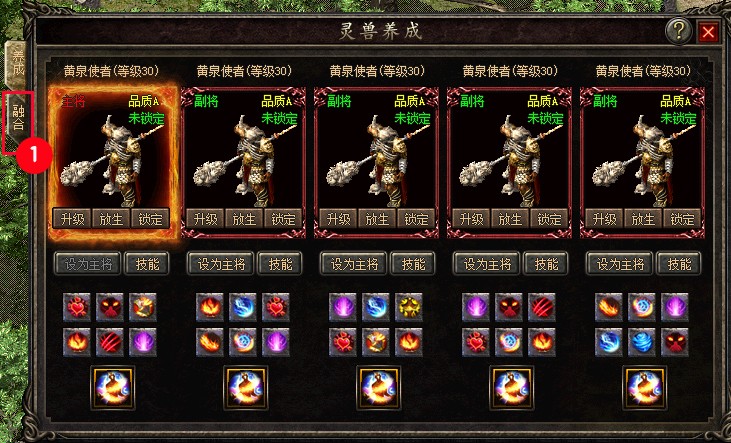
Task: Click 放生 on the 主将 pet card
Action: point(109,219)
